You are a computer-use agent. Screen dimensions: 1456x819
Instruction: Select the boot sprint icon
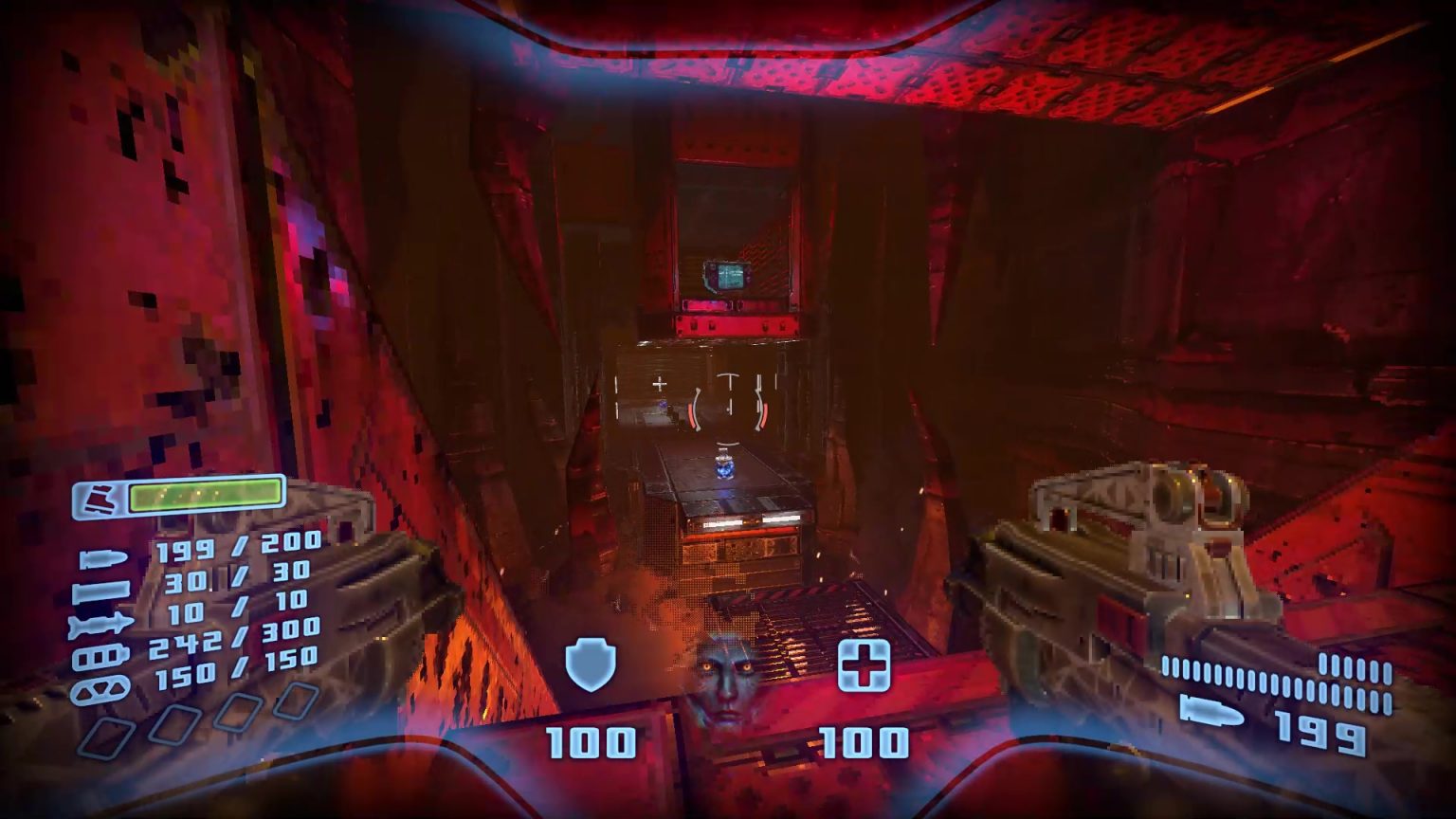point(100,497)
